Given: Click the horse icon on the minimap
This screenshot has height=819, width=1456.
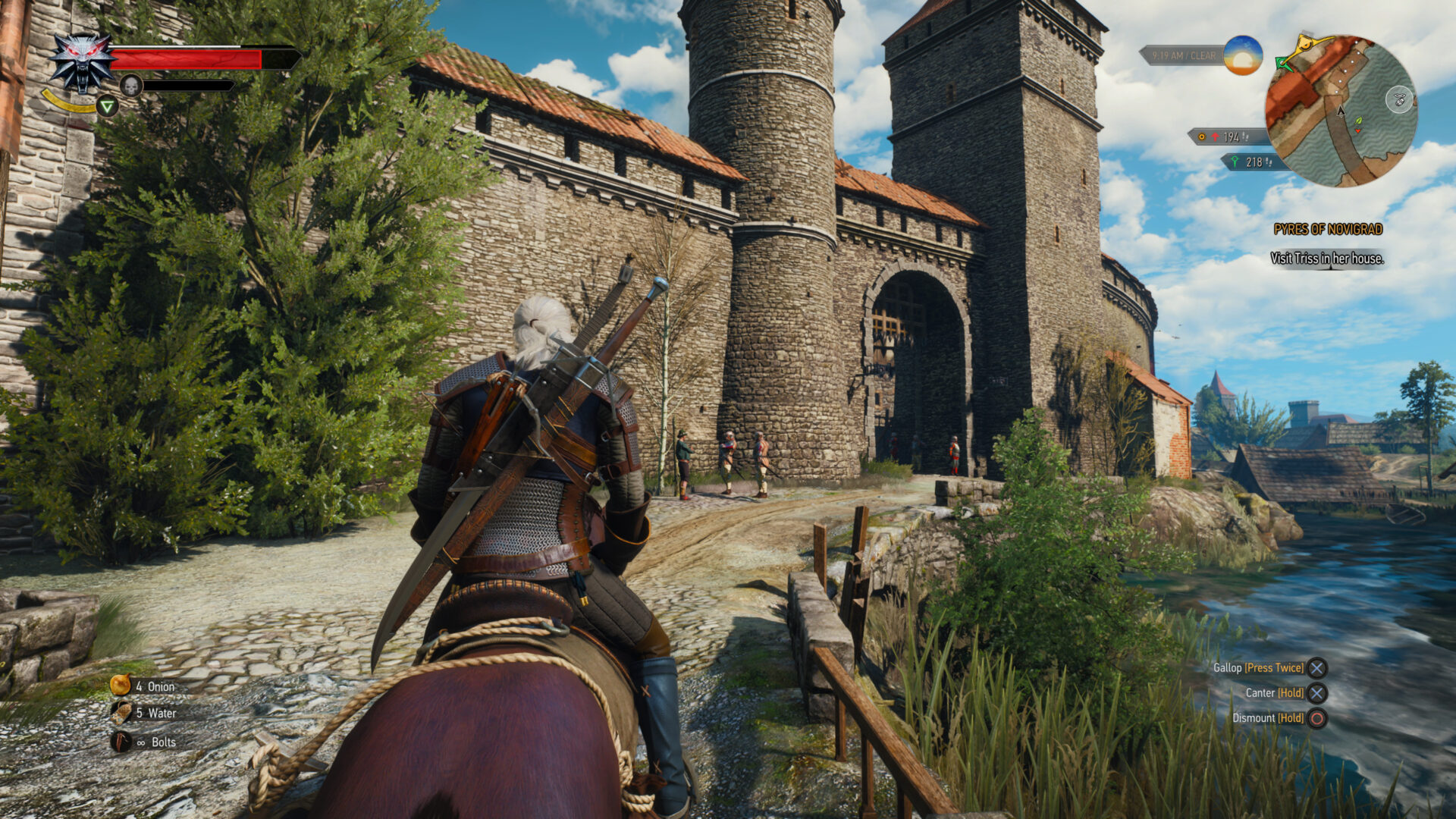Looking at the screenshot, I should click(1398, 100).
